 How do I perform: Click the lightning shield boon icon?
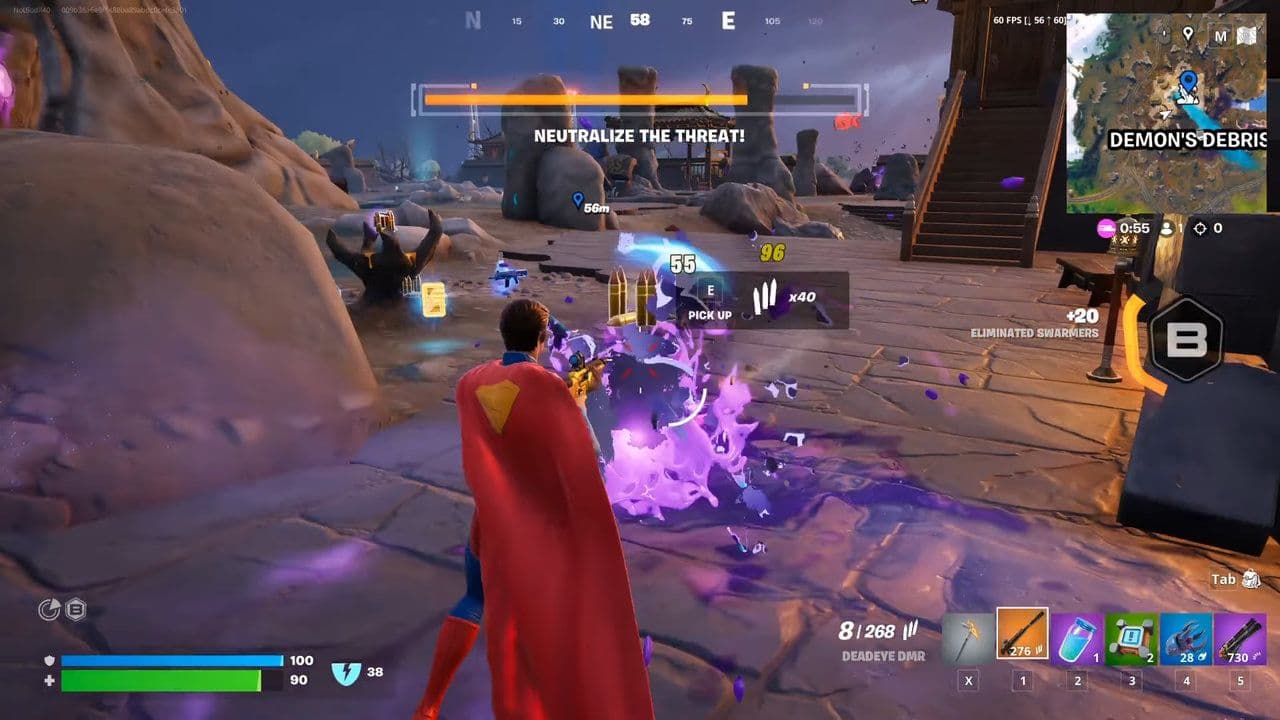coord(344,673)
